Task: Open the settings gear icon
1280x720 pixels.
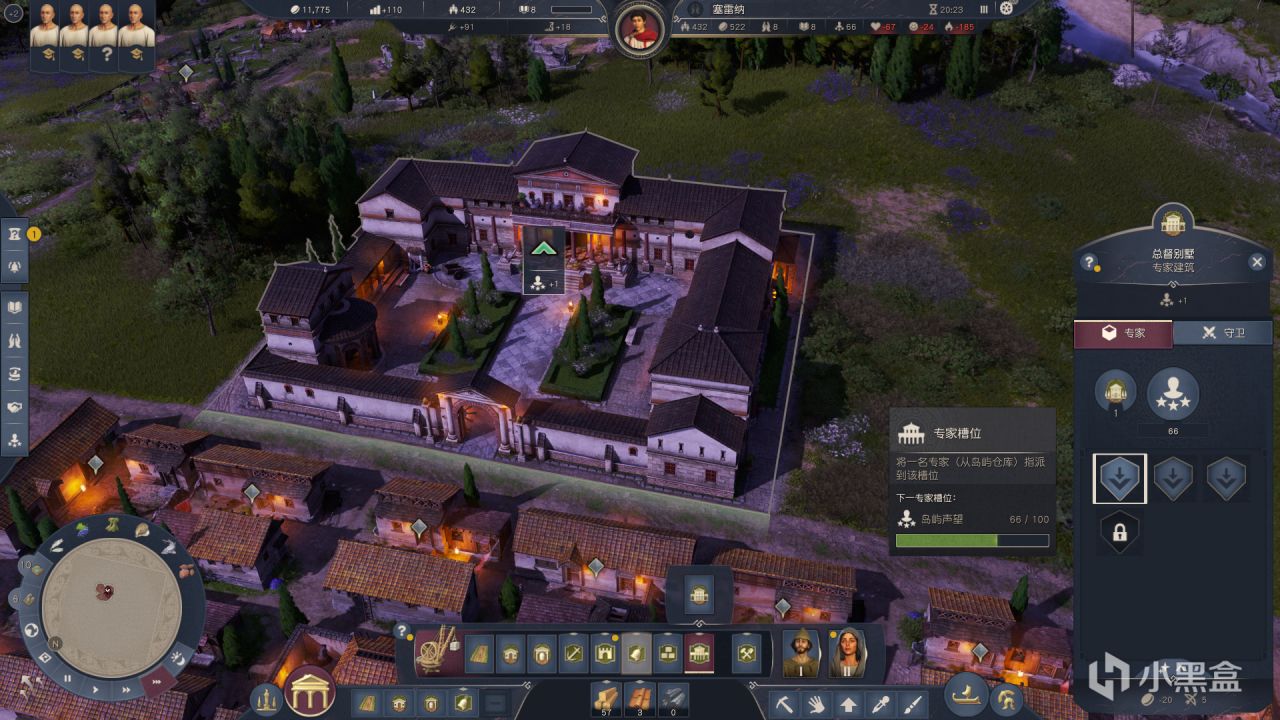Action: coord(1006,8)
